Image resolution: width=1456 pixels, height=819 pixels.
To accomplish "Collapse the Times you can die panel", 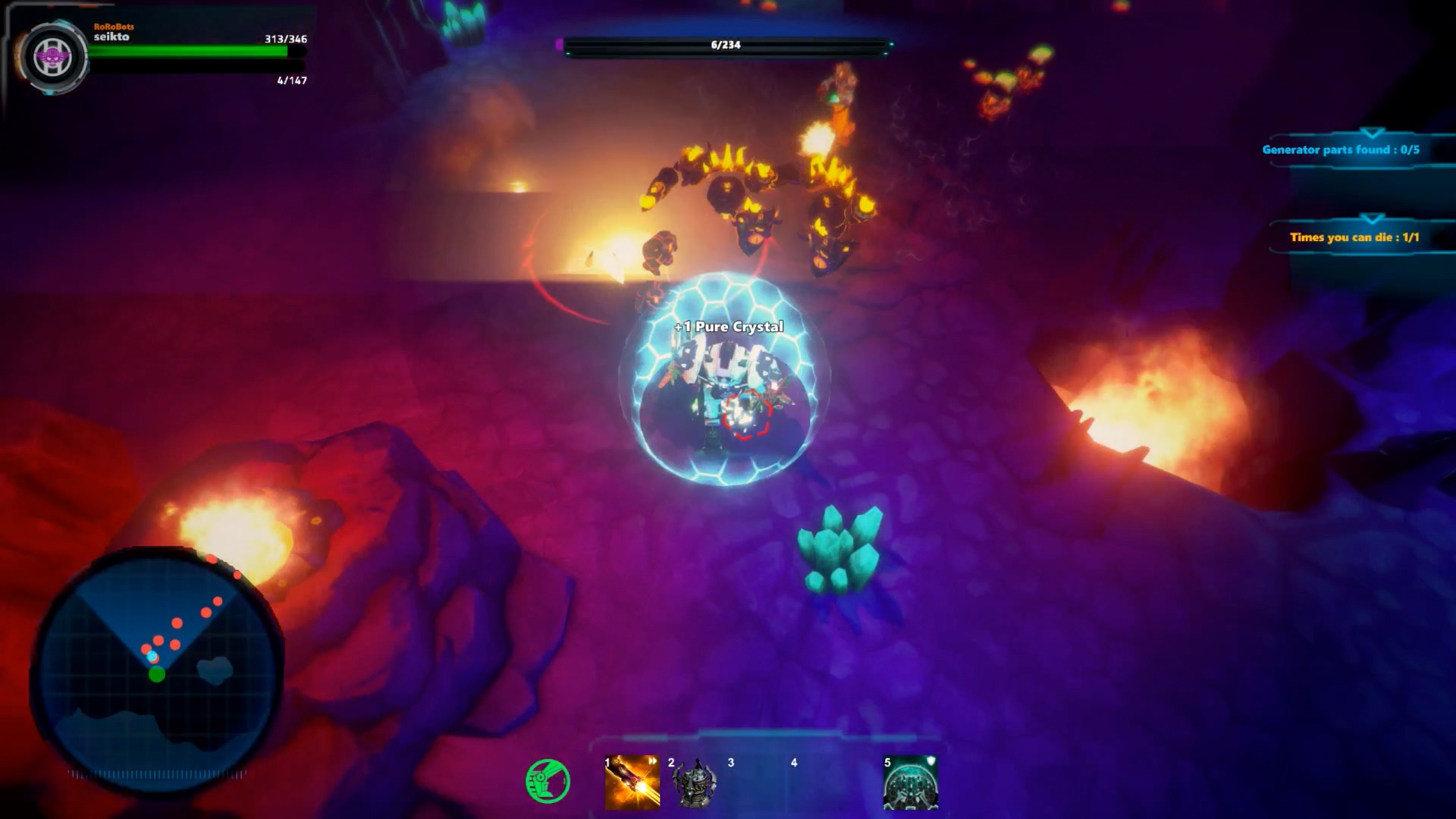I will [x=1370, y=218].
